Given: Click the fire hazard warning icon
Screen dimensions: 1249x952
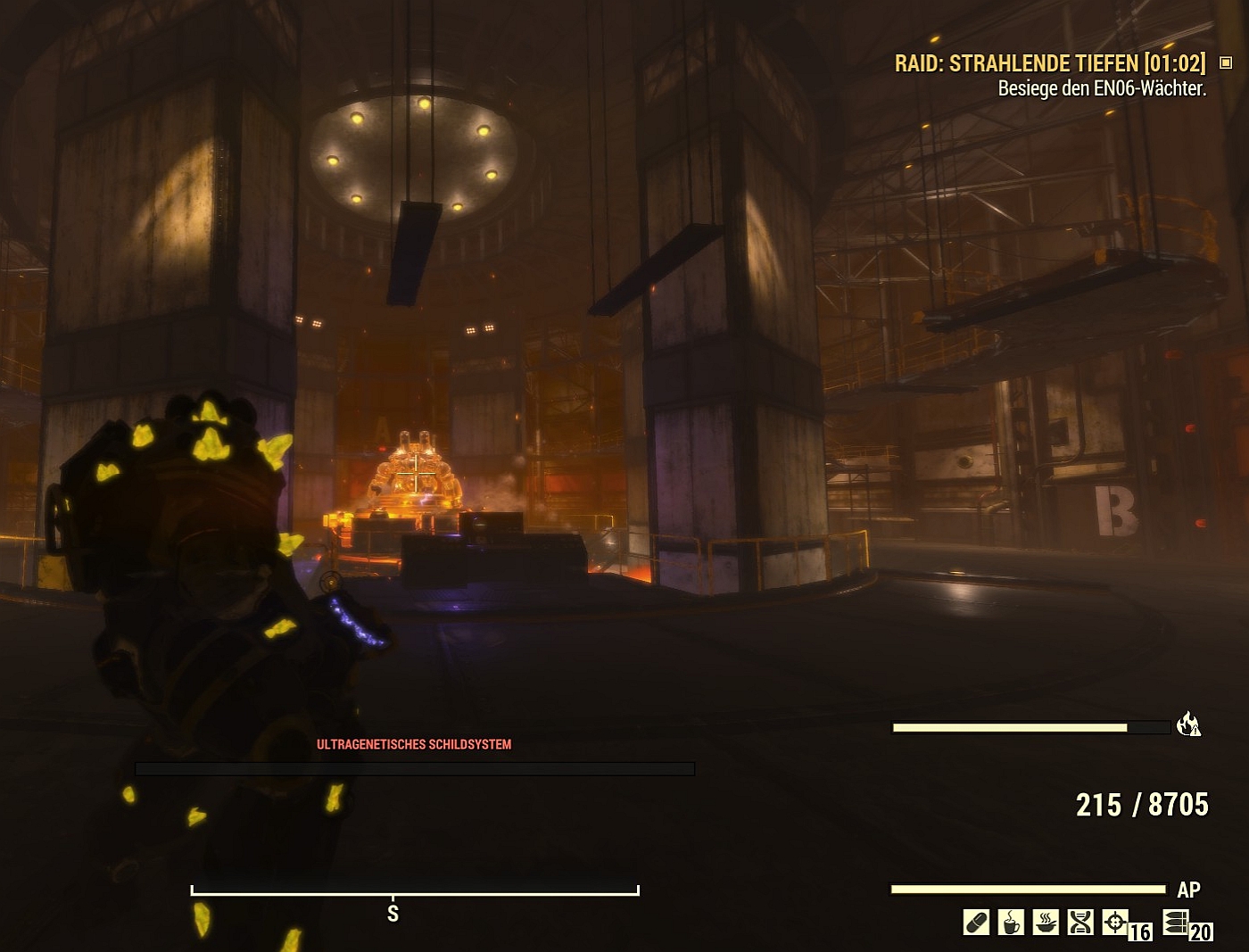Looking at the screenshot, I should [x=1188, y=724].
